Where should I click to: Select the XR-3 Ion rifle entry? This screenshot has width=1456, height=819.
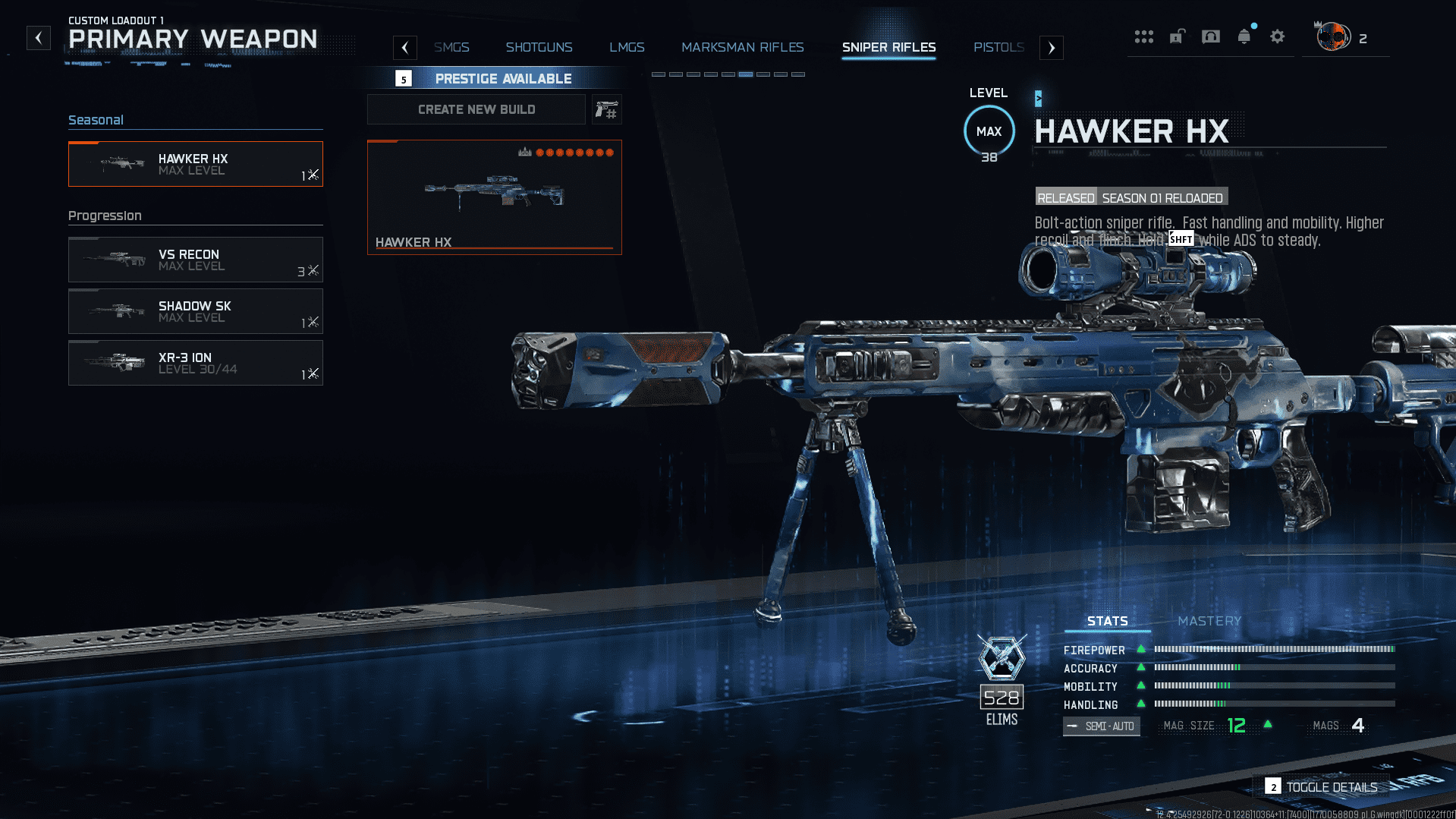pyautogui.click(x=196, y=363)
